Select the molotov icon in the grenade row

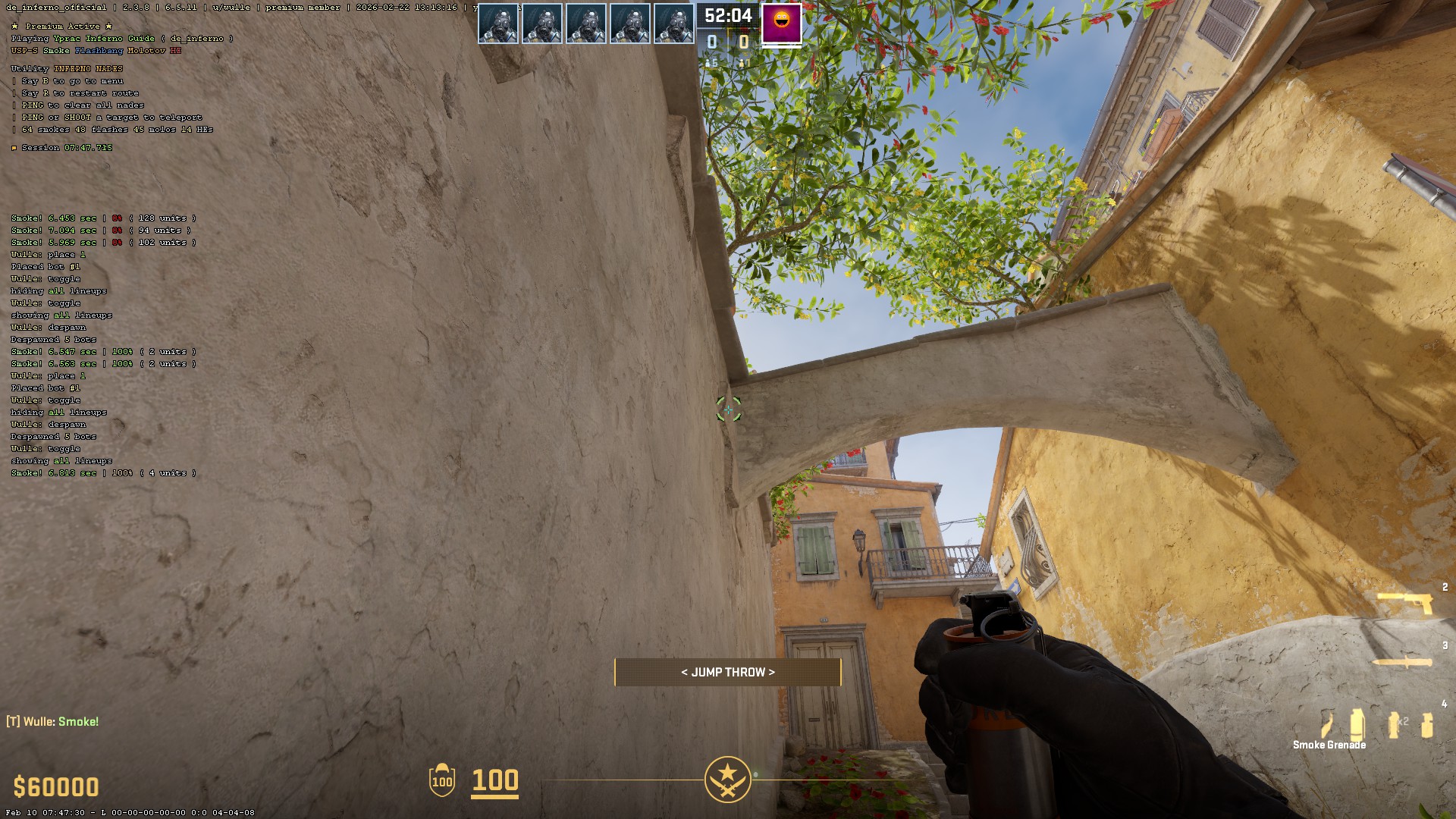(x=1326, y=723)
